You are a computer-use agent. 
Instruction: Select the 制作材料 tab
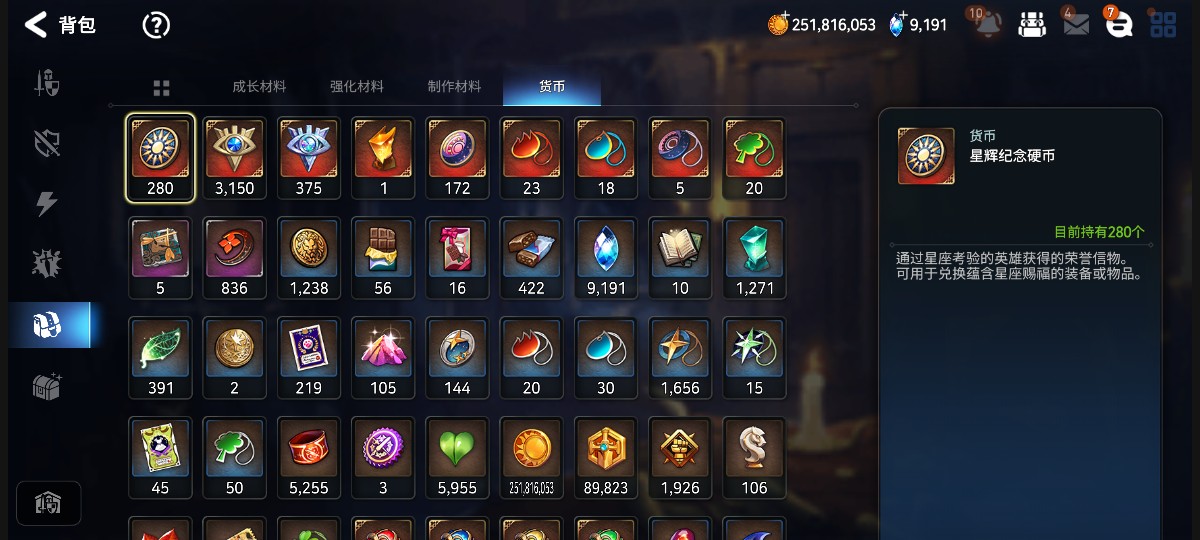(x=454, y=87)
